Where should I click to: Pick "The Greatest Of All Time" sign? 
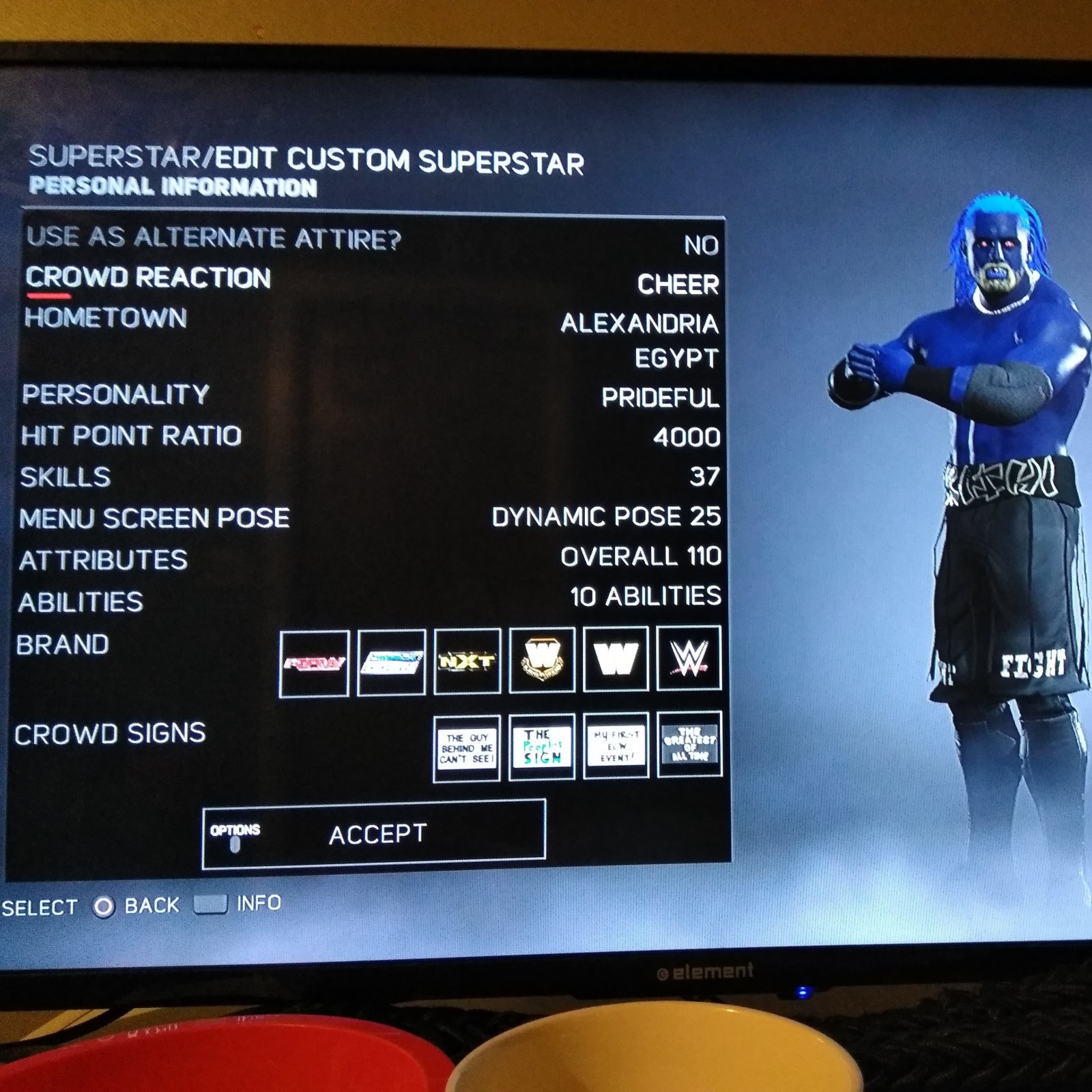pos(689,744)
